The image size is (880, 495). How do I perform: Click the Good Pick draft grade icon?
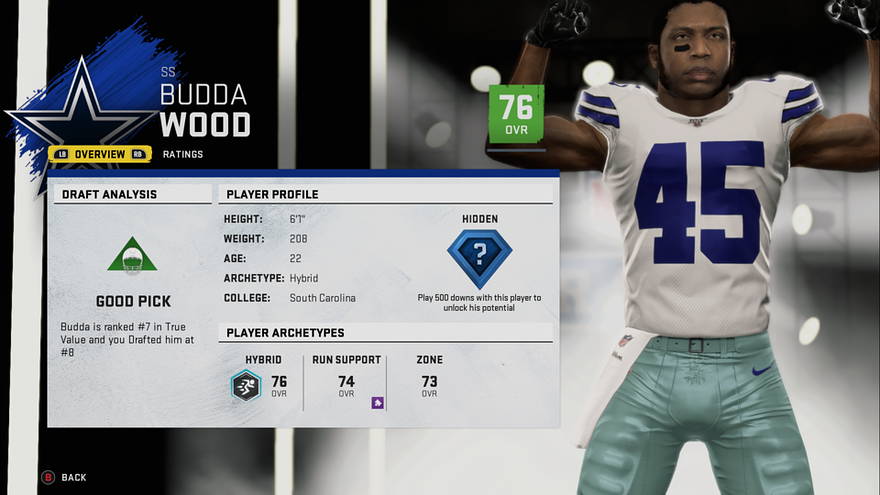(x=132, y=256)
